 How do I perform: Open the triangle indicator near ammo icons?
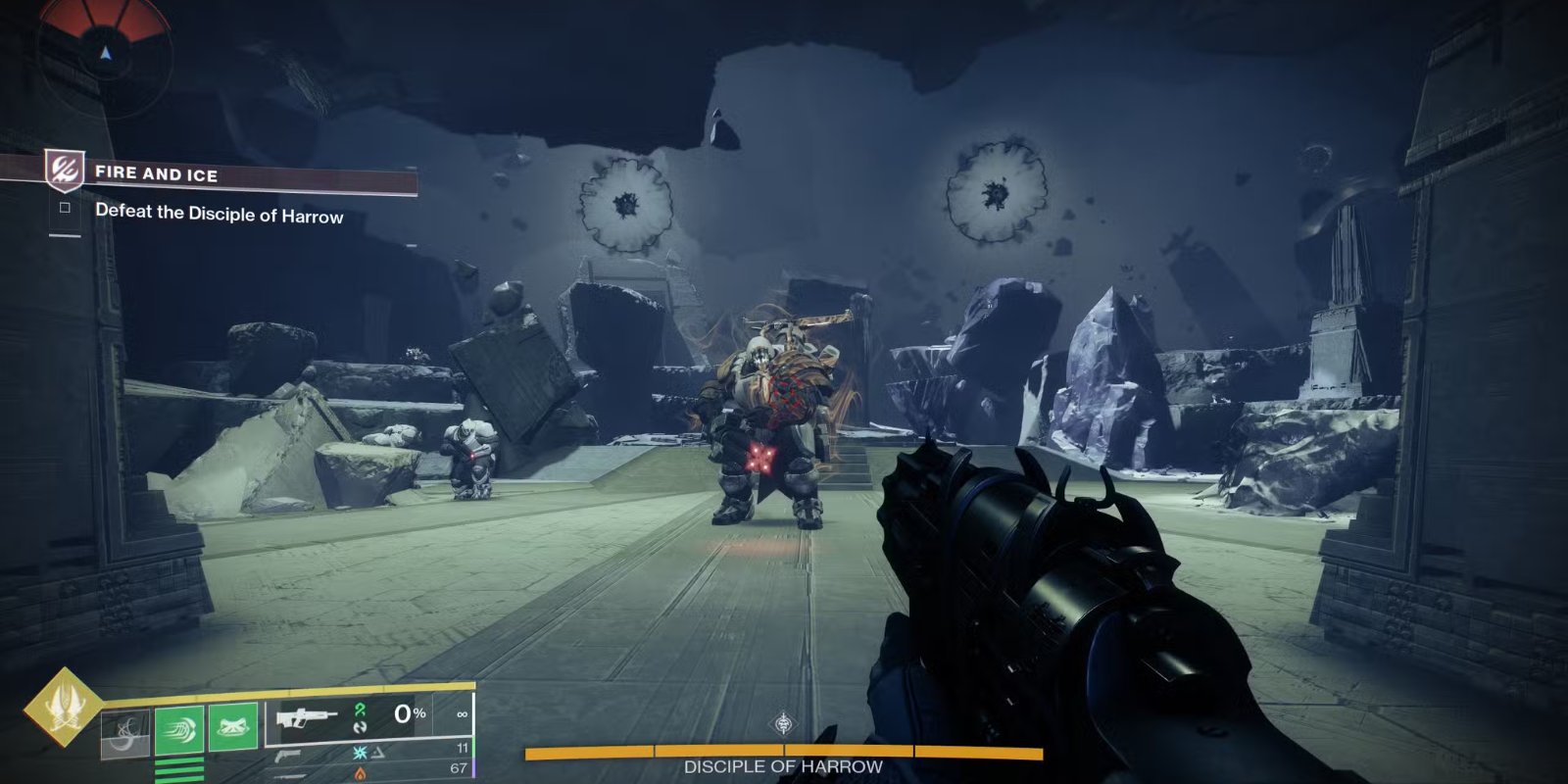click(x=379, y=753)
